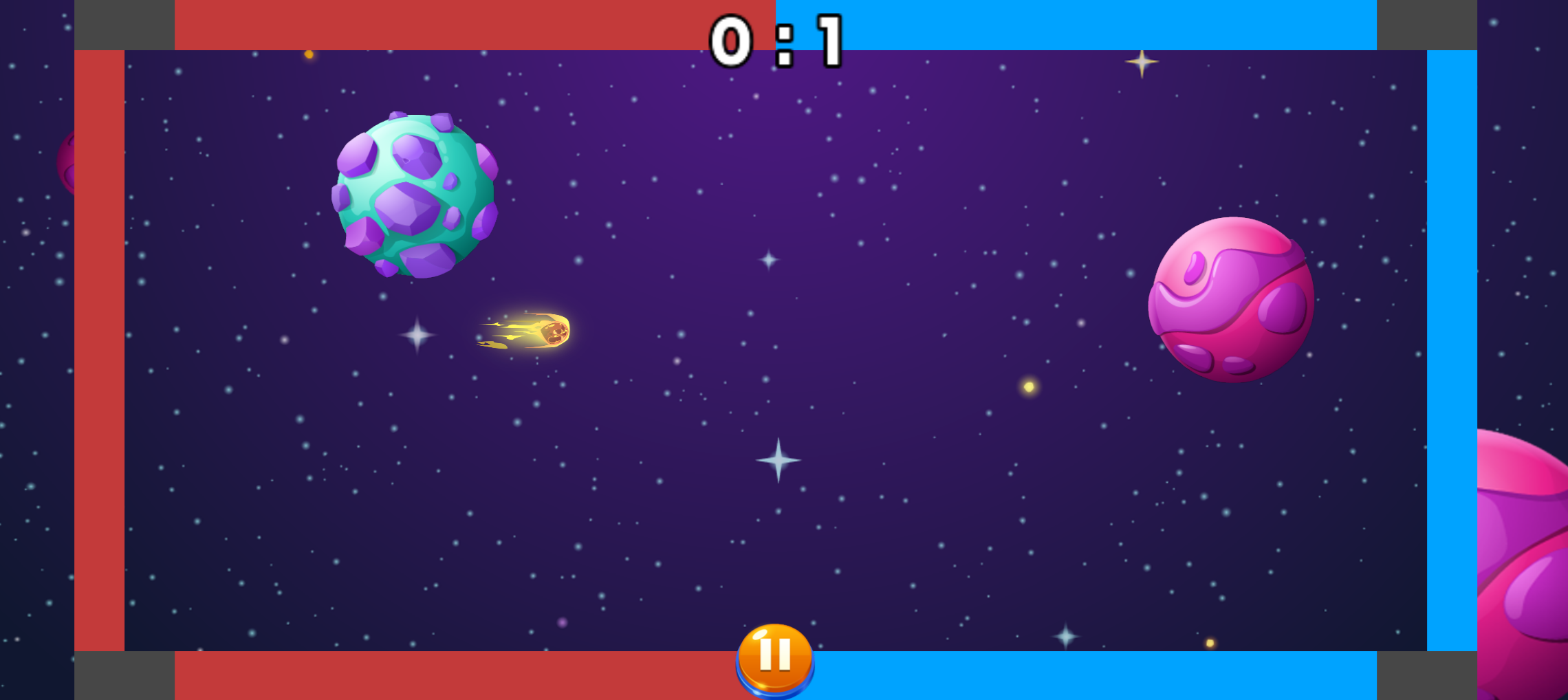
Task: Tap the red player's score digit 0
Action: 731,40
